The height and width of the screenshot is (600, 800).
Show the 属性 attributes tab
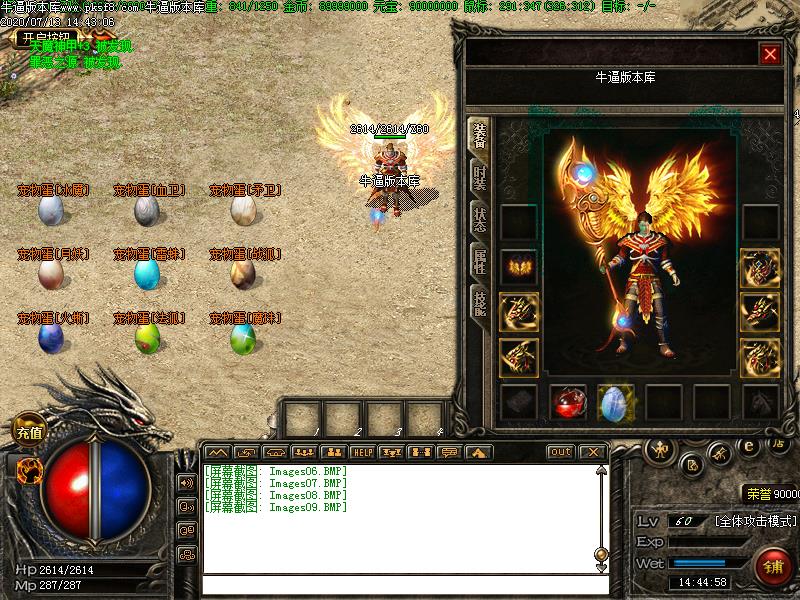[480, 262]
